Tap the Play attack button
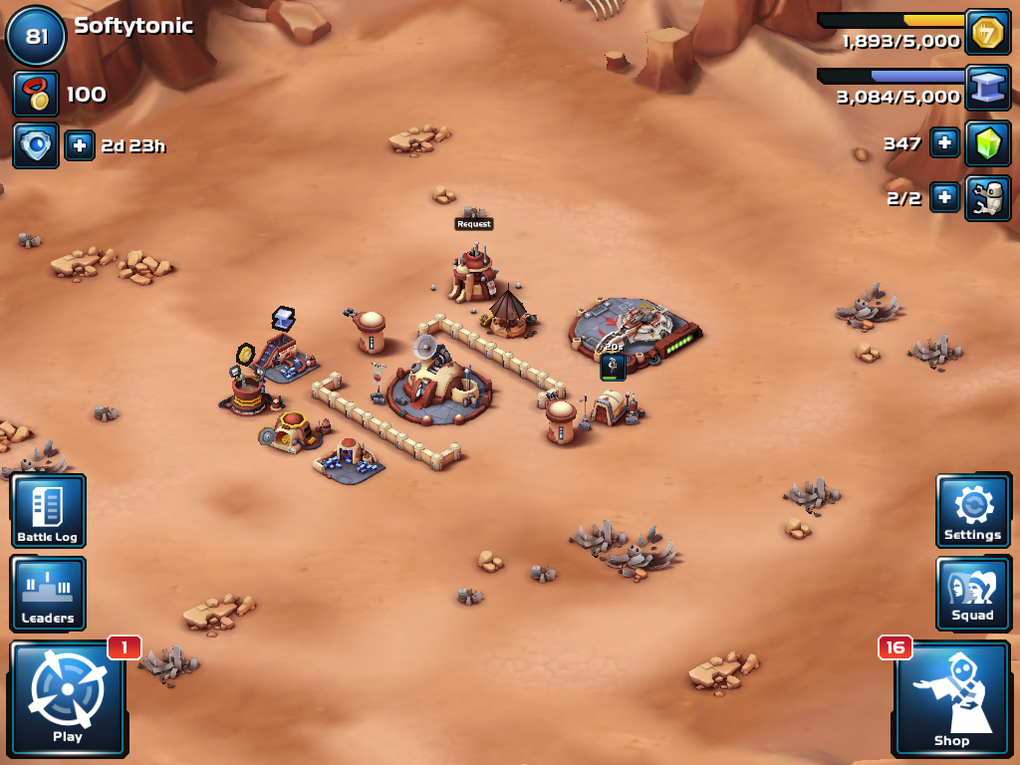Image resolution: width=1020 pixels, height=765 pixels. coord(68,698)
